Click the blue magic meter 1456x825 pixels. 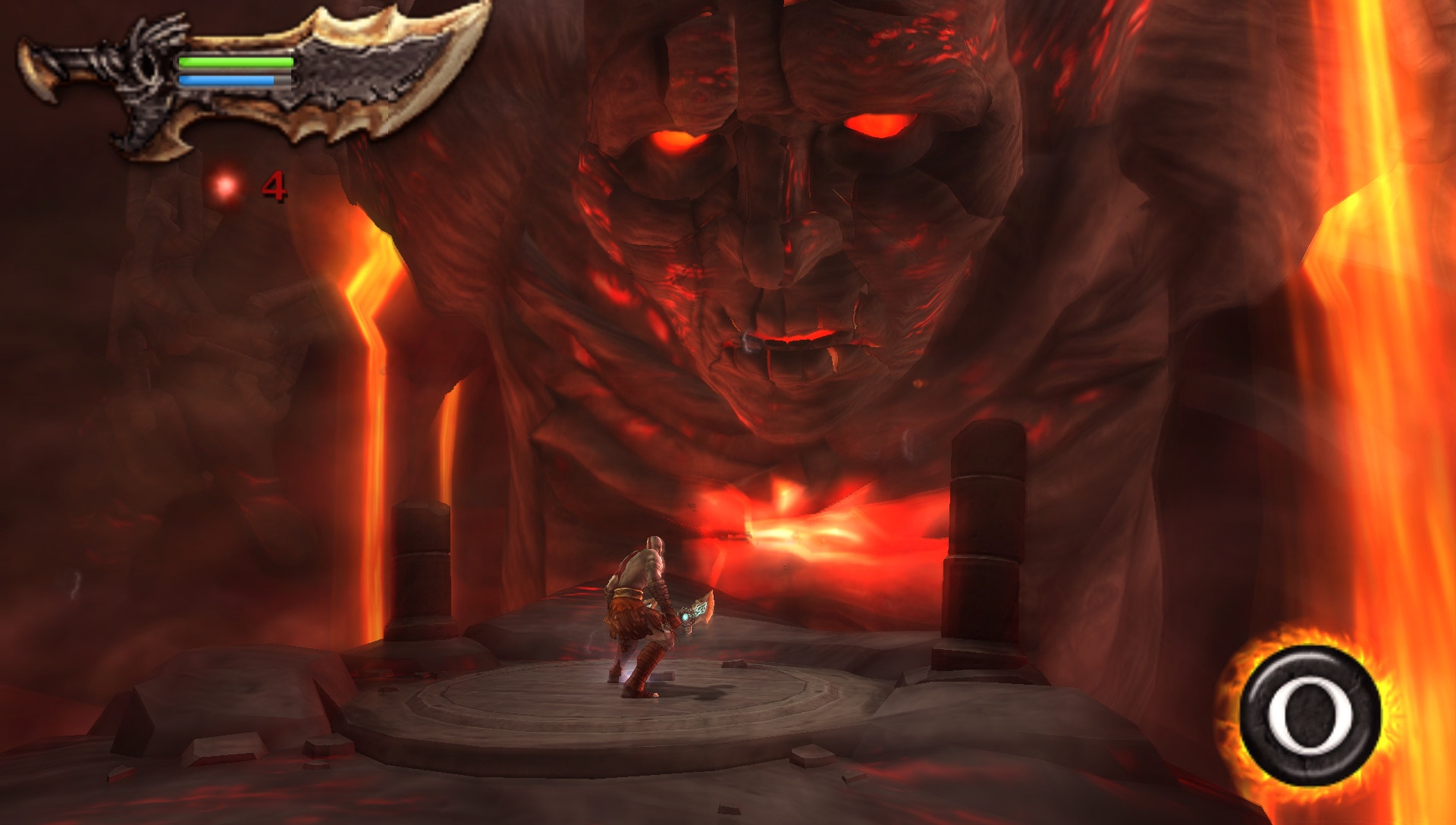click(227, 78)
